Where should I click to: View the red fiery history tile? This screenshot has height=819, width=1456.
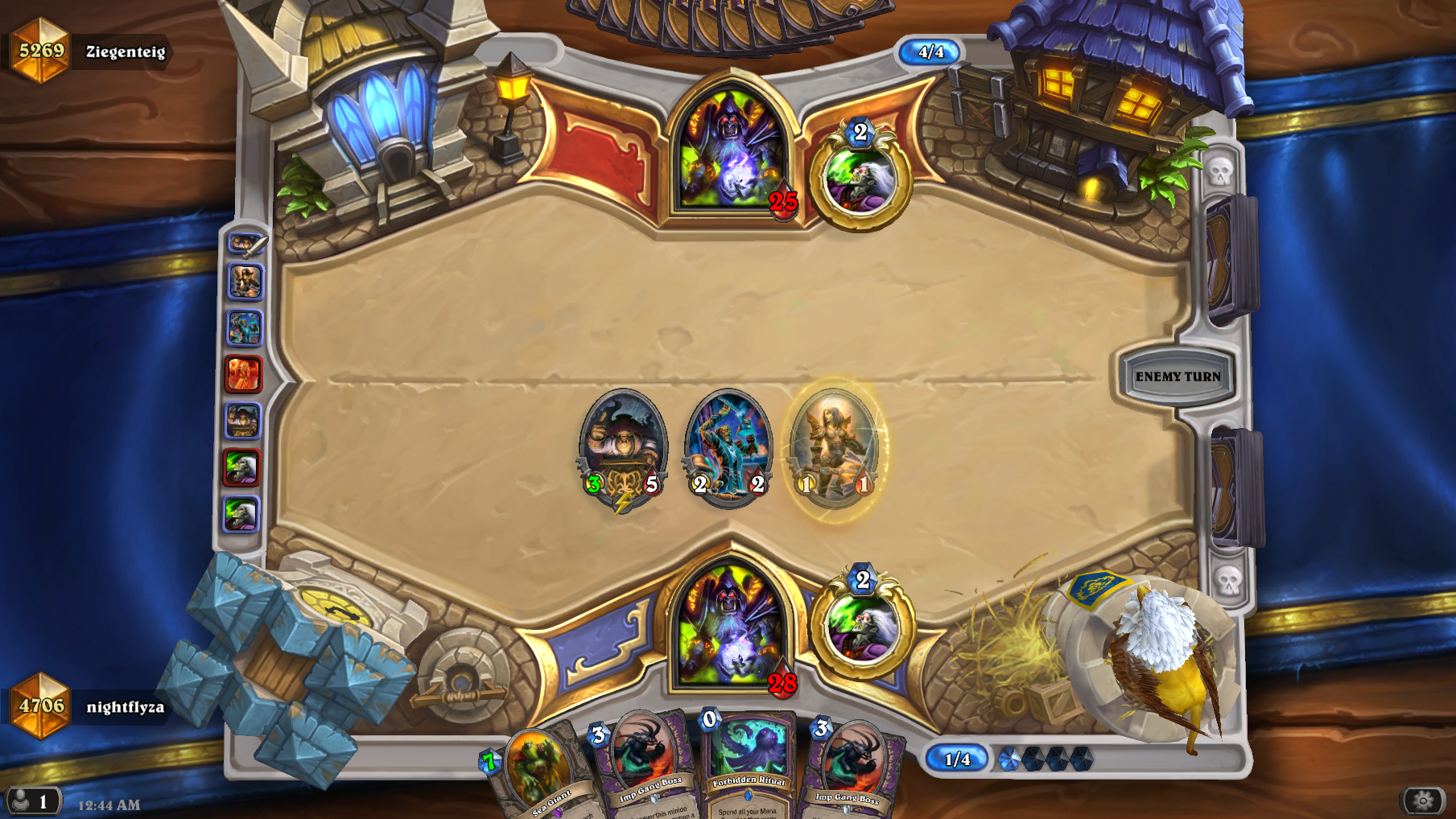point(243,374)
